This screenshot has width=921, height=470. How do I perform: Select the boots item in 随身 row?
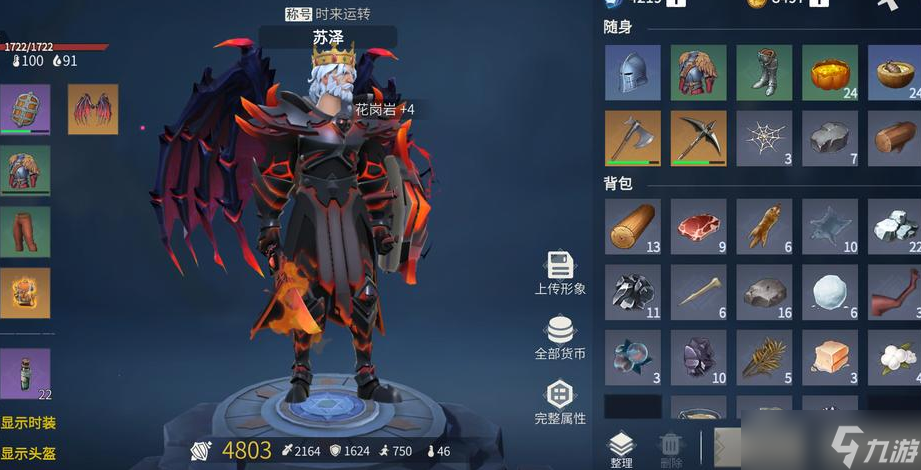764,72
